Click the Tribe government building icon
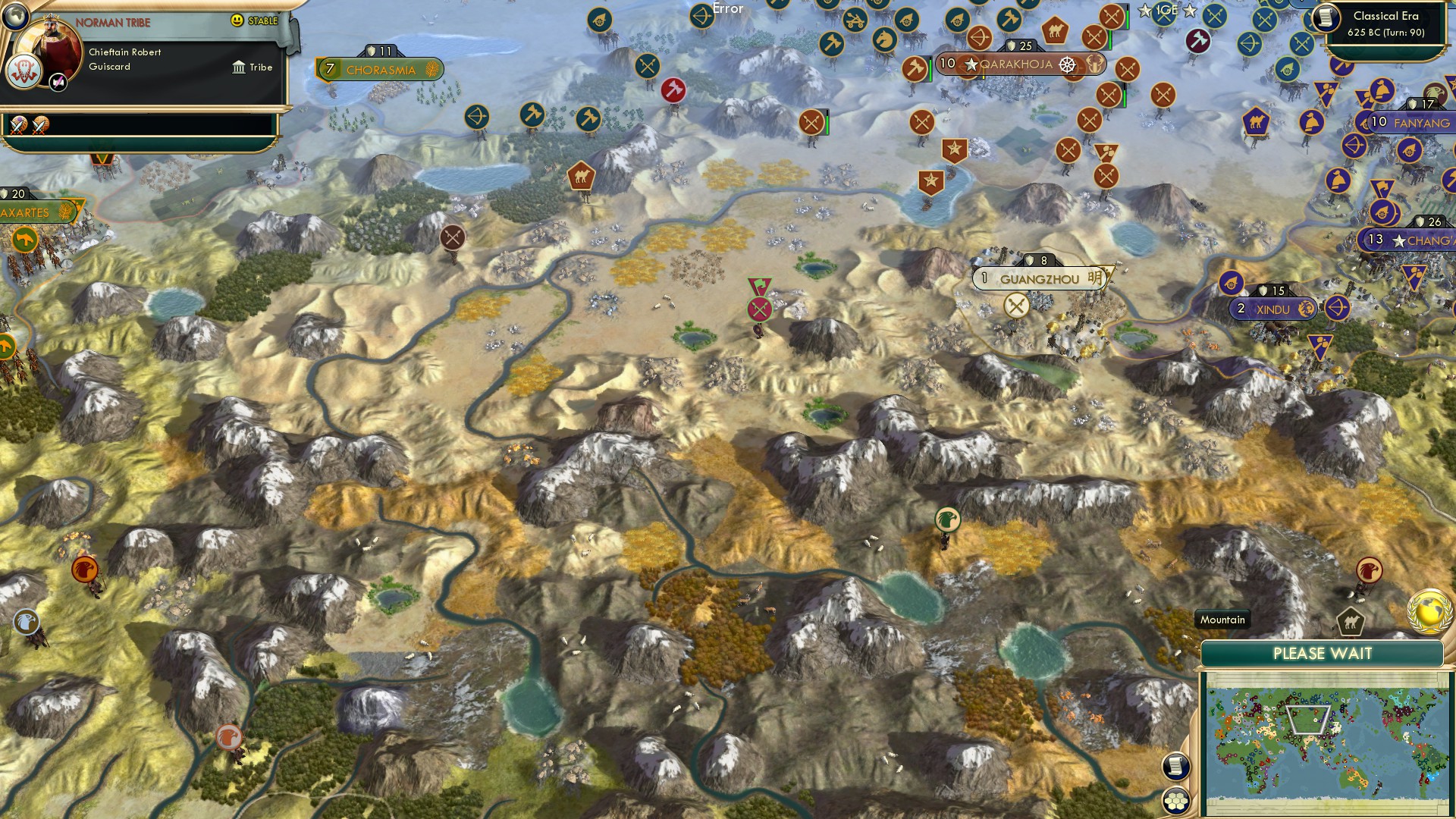Image resolution: width=1456 pixels, height=819 pixels. coord(239,67)
